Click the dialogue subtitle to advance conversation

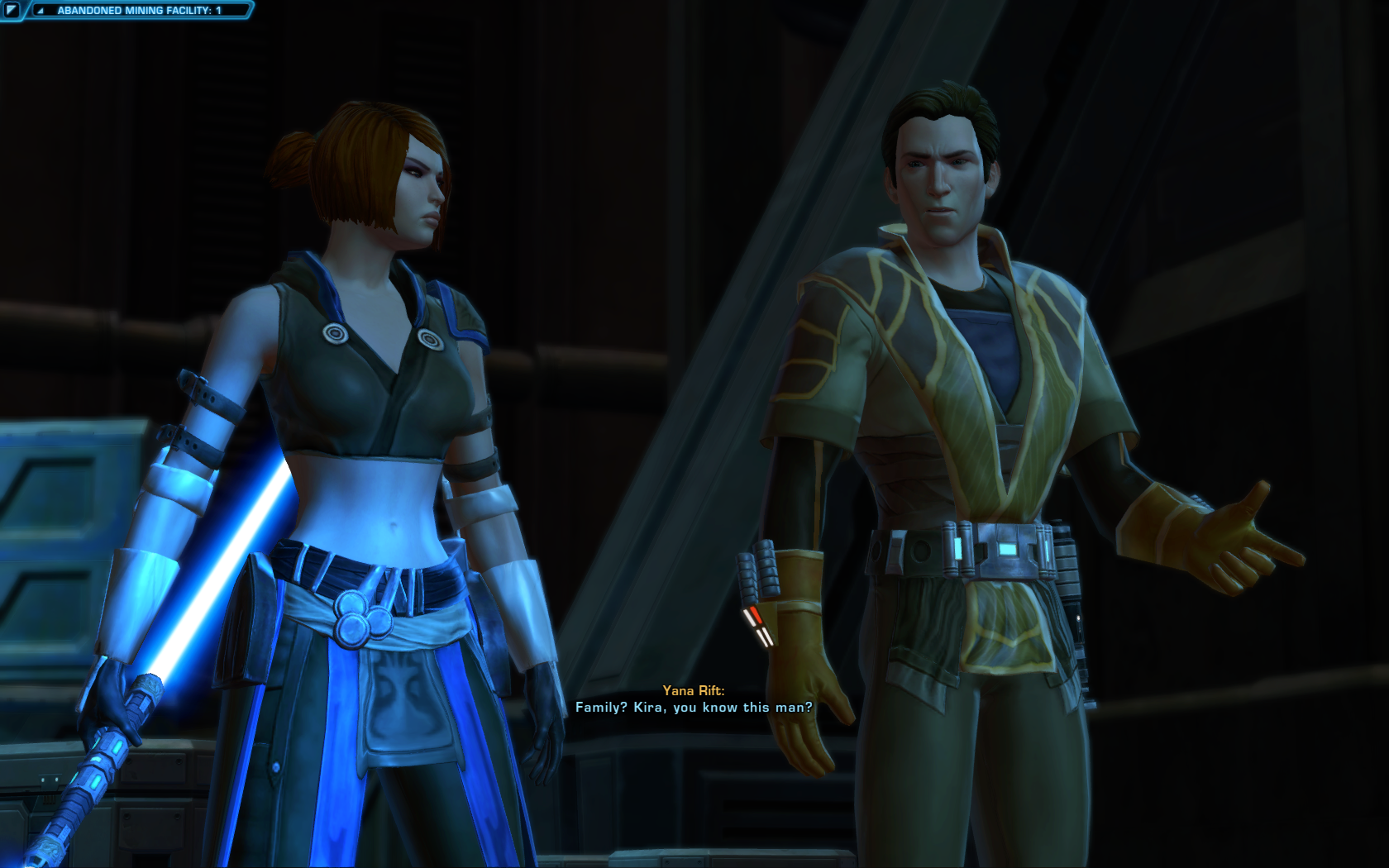pos(694,708)
